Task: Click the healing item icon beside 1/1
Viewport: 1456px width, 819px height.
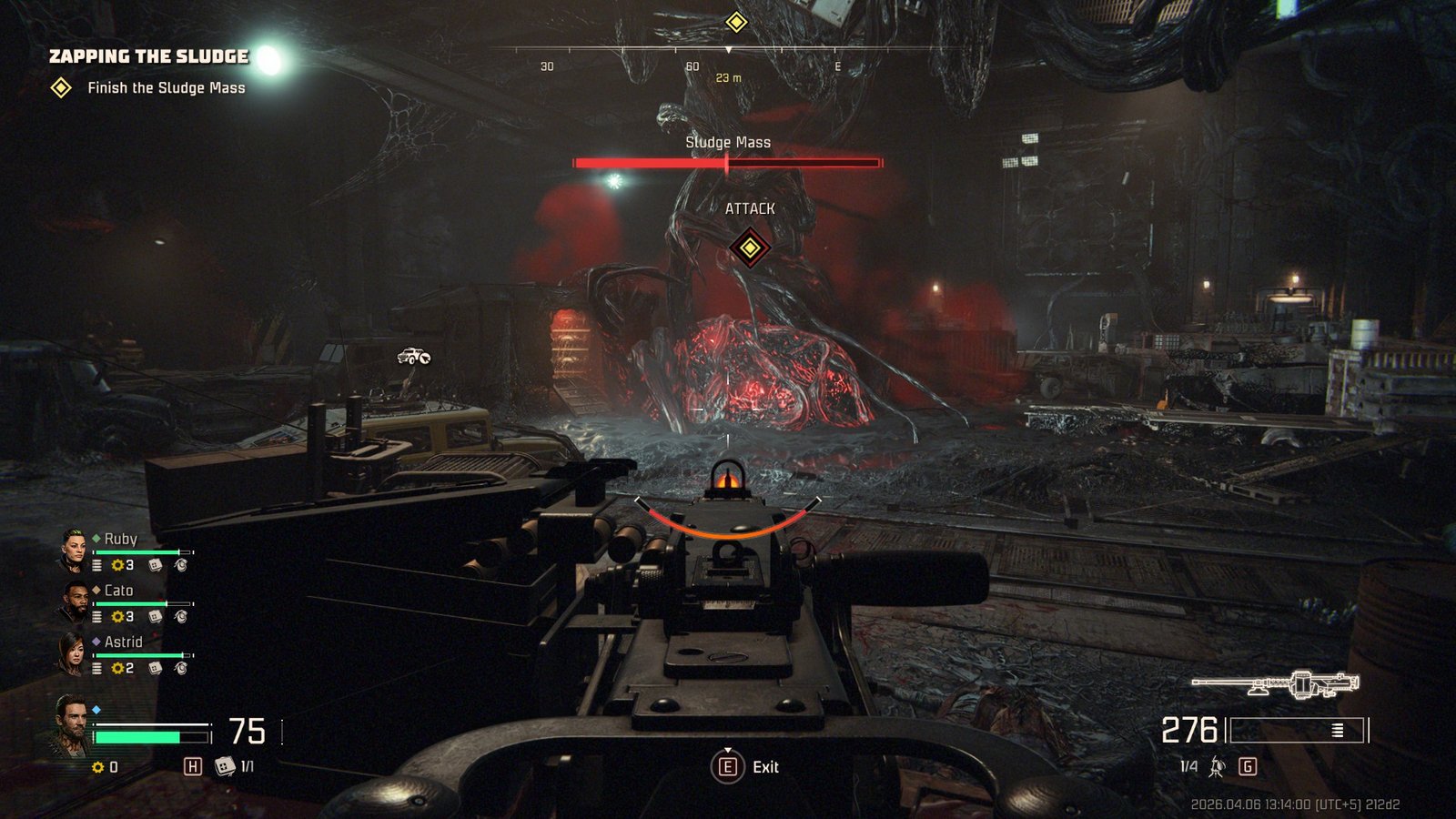Action: click(x=224, y=767)
